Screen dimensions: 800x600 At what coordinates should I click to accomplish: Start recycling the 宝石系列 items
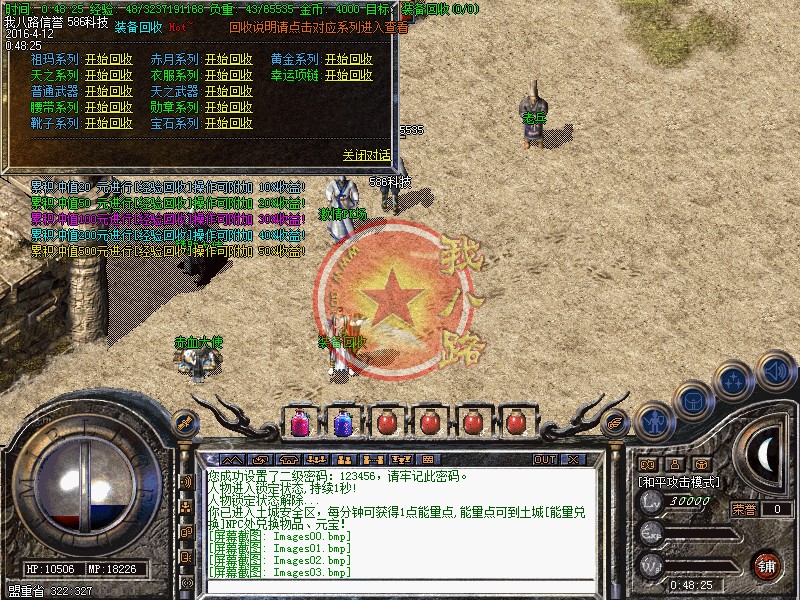tap(228, 124)
